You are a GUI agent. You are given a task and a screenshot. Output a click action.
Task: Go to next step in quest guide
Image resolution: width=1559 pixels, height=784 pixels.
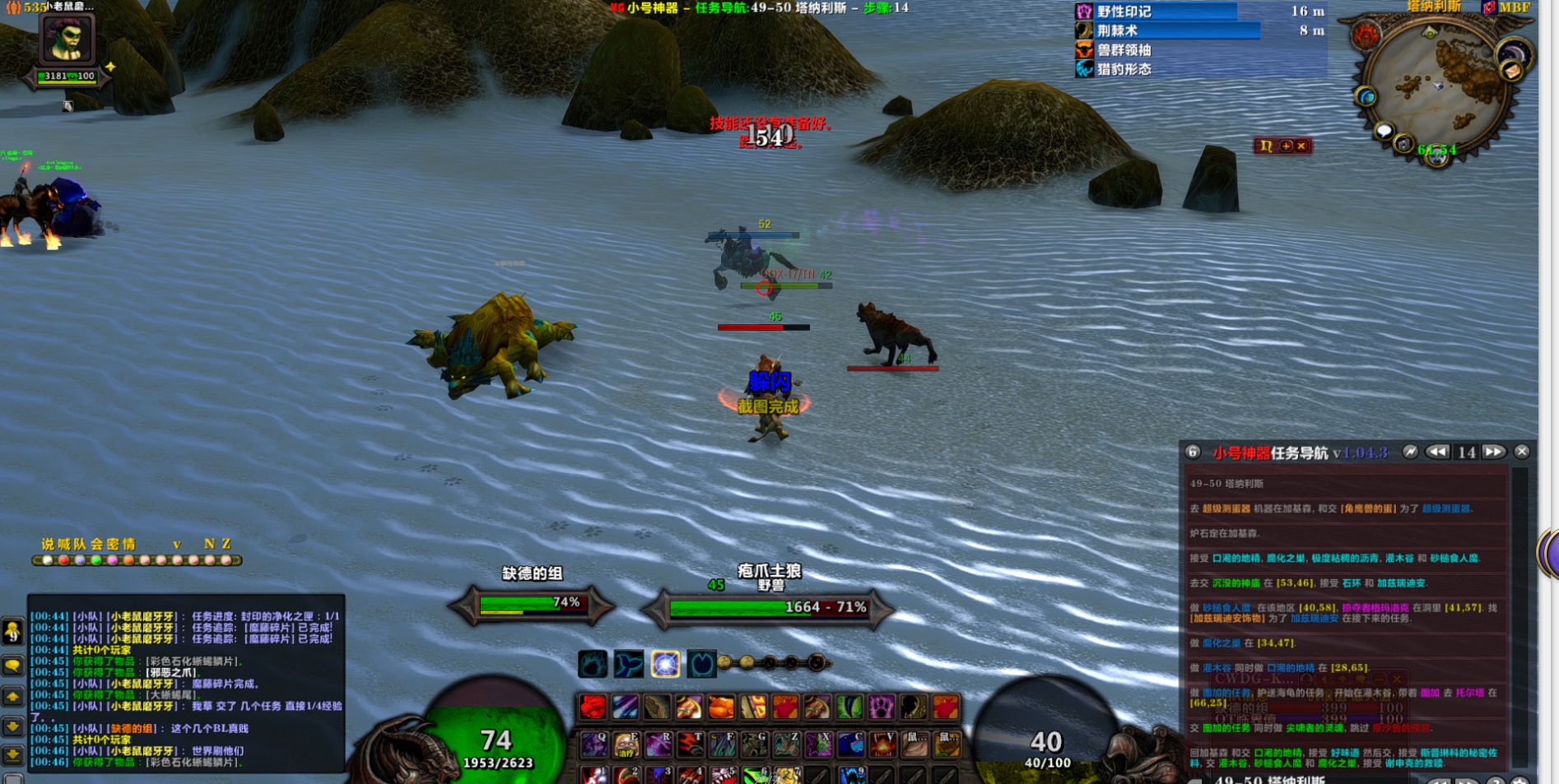point(1493,452)
